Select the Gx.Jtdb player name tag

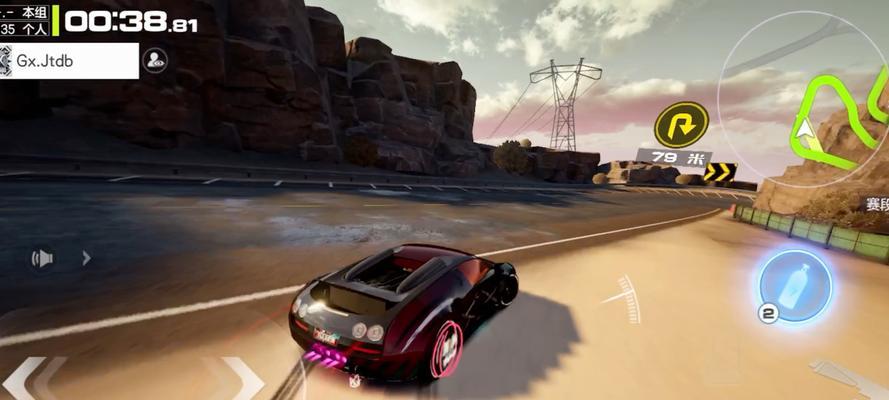coord(68,61)
